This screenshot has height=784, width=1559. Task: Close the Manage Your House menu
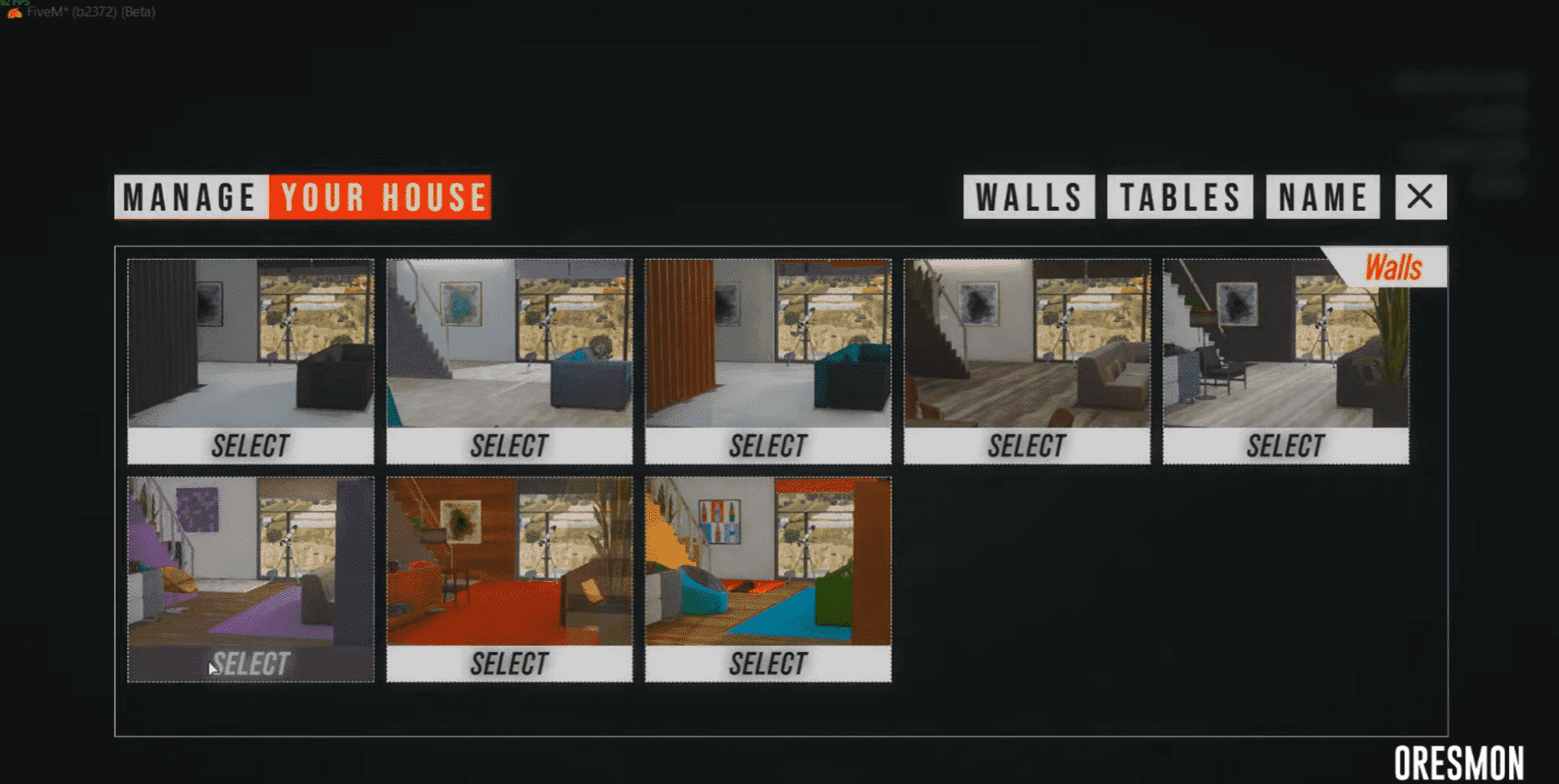(1420, 196)
